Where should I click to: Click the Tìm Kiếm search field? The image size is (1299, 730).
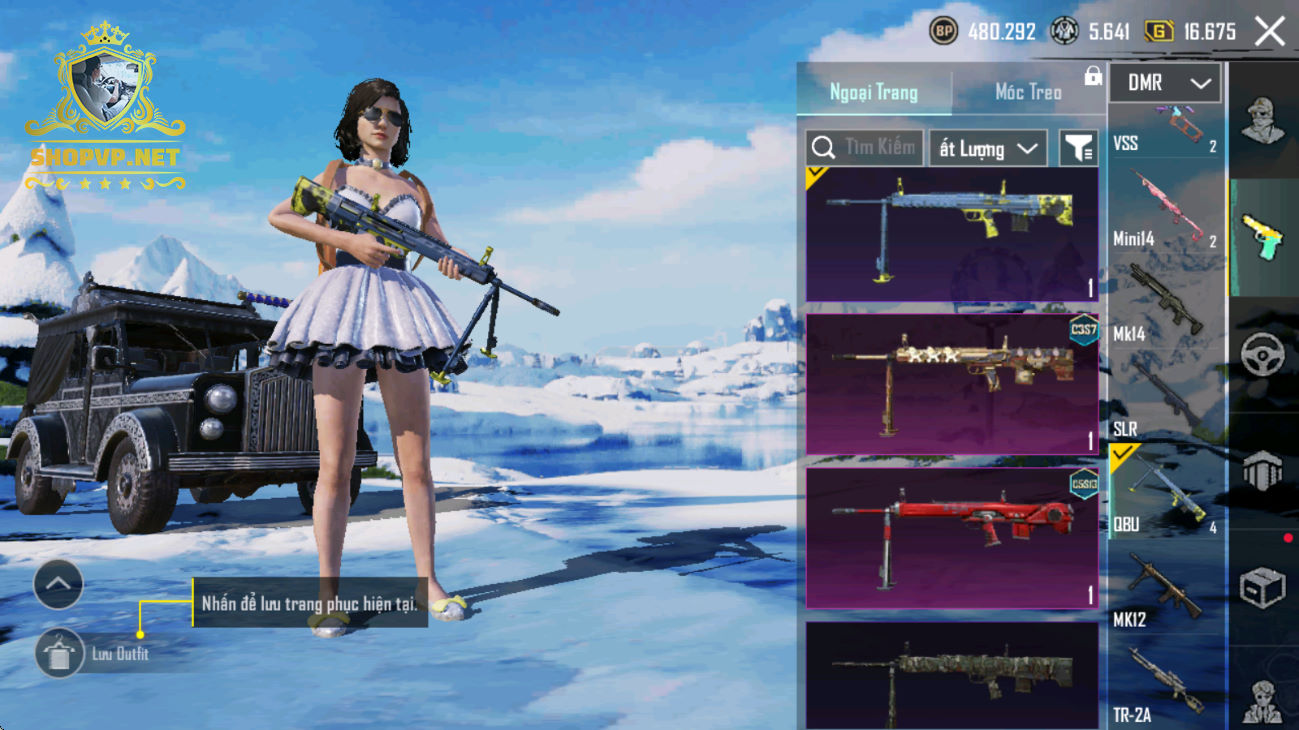point(865,148)
